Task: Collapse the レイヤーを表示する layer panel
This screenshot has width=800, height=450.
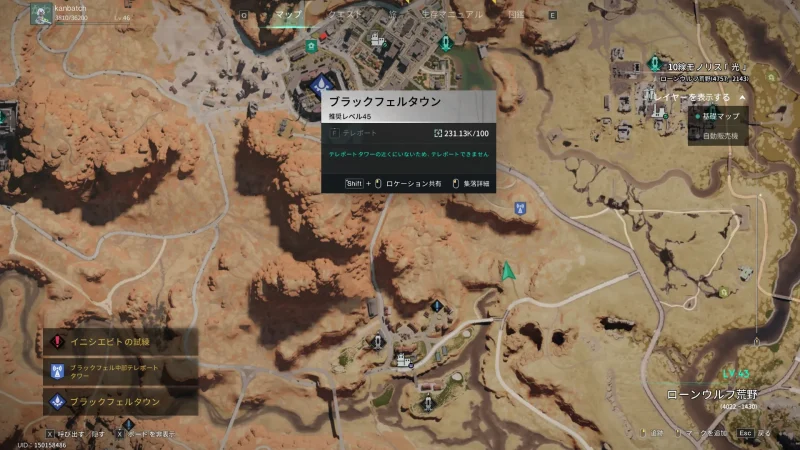Action: [742, 98]
